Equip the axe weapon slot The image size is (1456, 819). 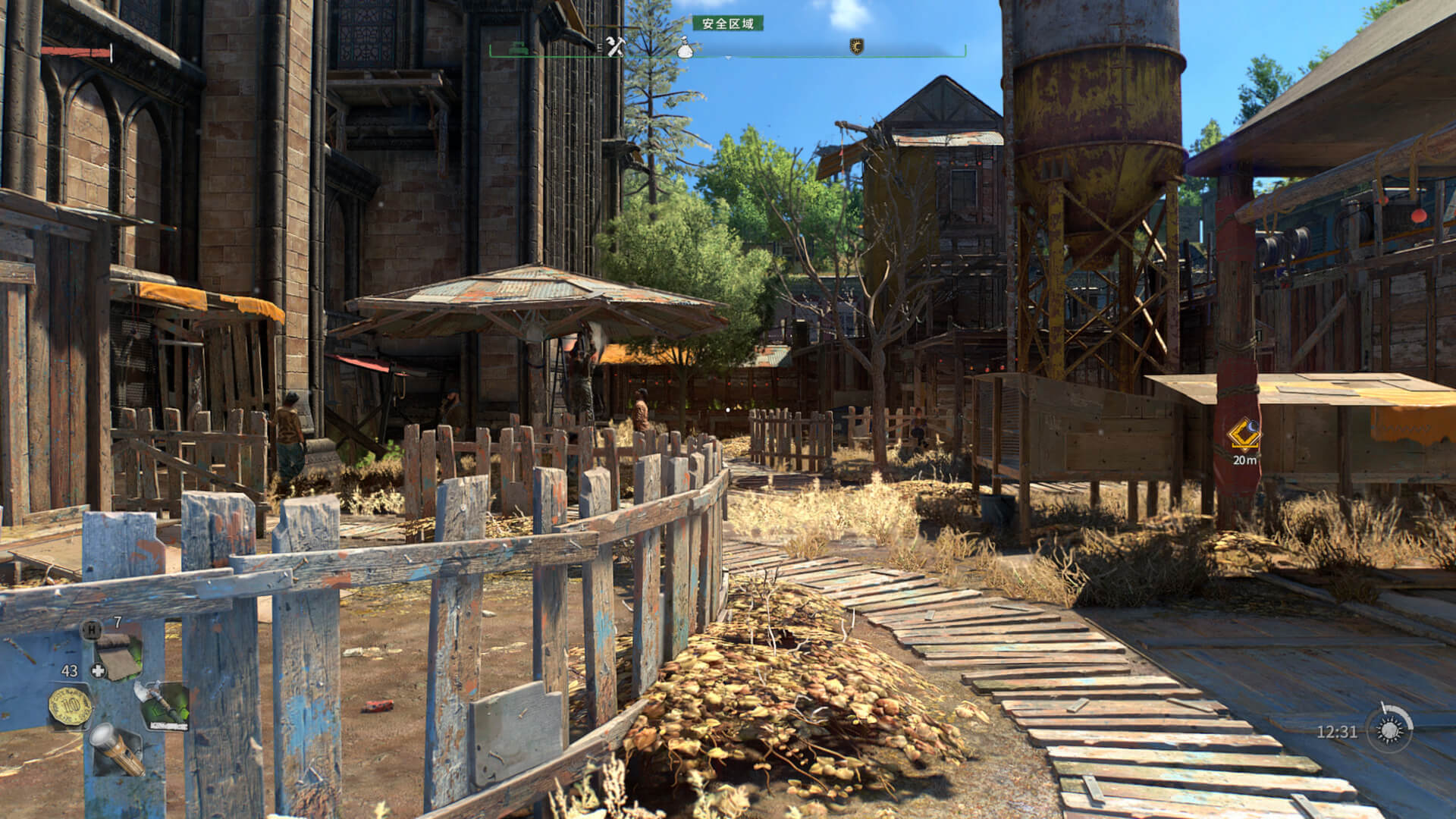(161, 705)
